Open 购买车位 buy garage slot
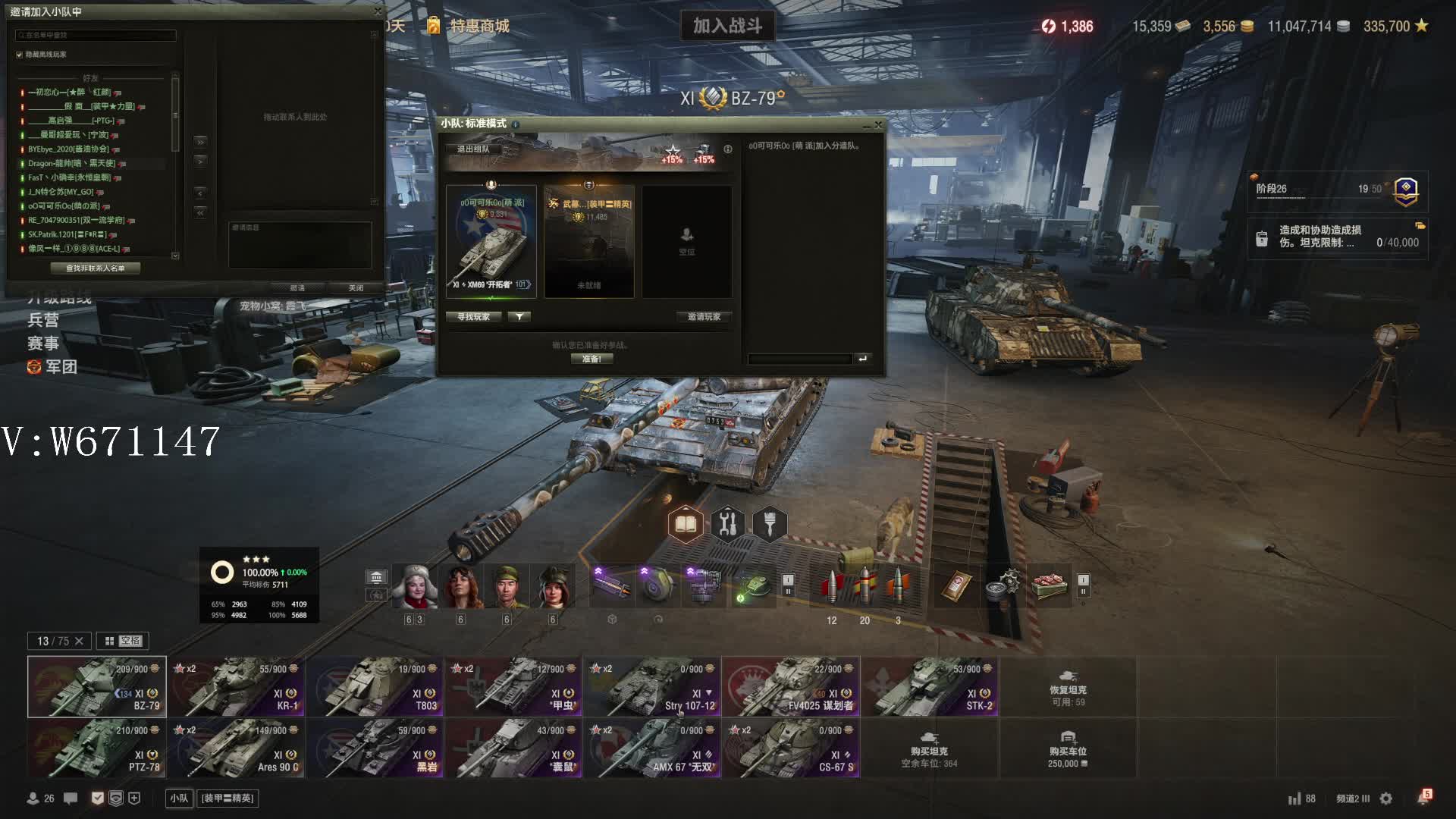This screenshot has height=819, width=1456. point(1068,749)
